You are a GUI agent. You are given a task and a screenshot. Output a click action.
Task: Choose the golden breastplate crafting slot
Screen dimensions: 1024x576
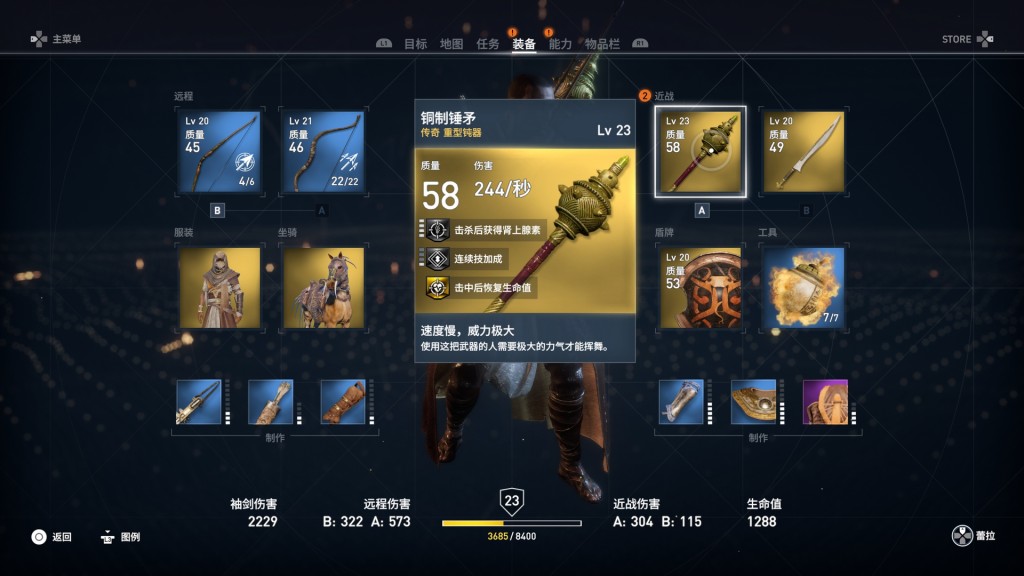point(753,402)
